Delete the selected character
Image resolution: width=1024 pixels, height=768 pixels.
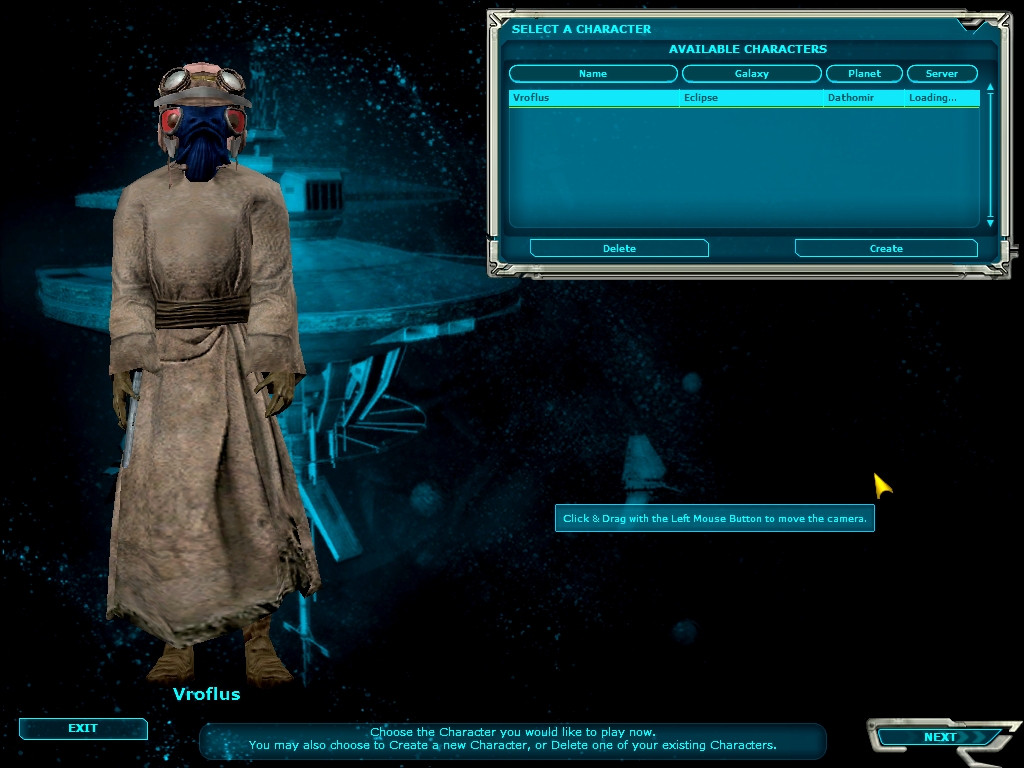pos(619,248)
